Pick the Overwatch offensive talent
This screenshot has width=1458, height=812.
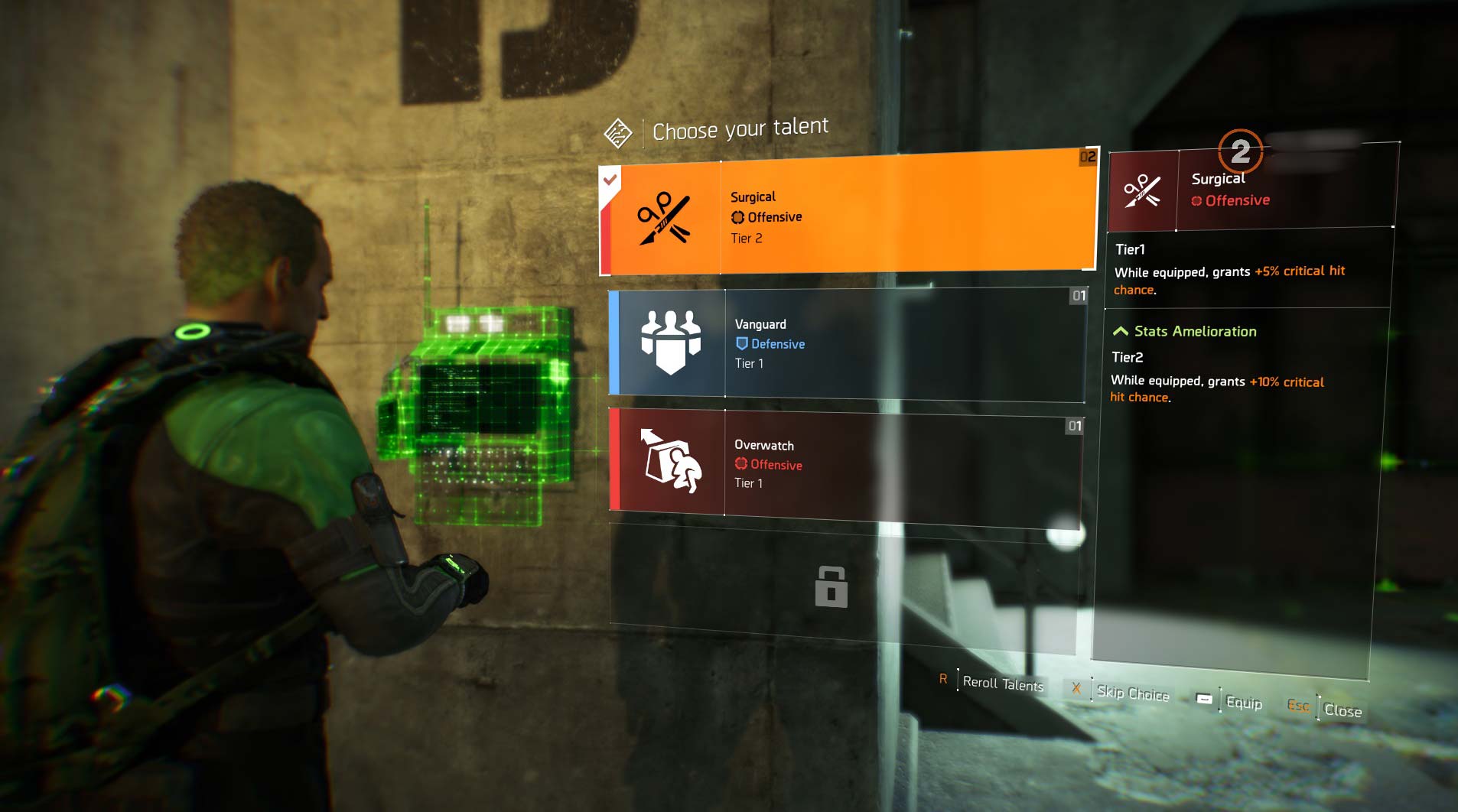(x=845, y=464)
